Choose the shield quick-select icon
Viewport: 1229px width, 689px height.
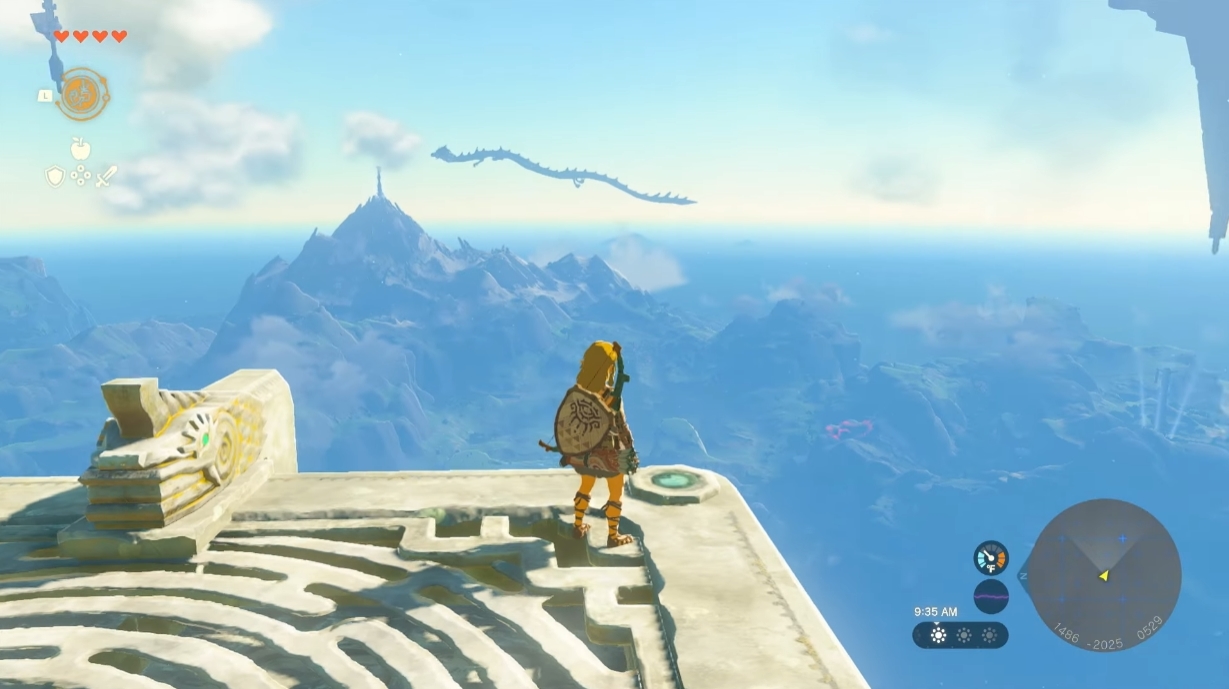pyautogui.click(x=55, y=176)
